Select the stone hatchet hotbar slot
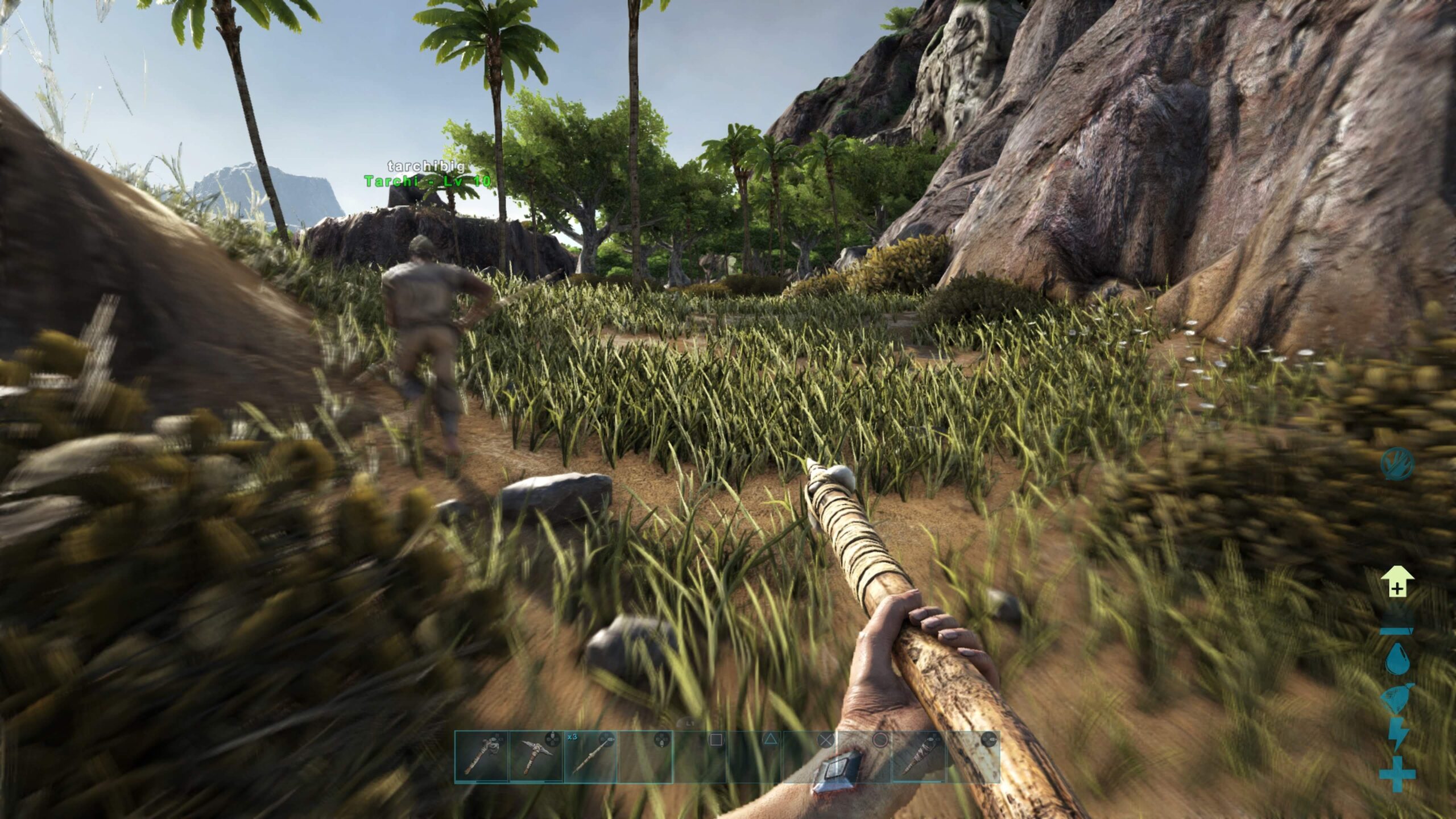The image size is (1456, 819). pyautogui.click(x=481, y=756)
